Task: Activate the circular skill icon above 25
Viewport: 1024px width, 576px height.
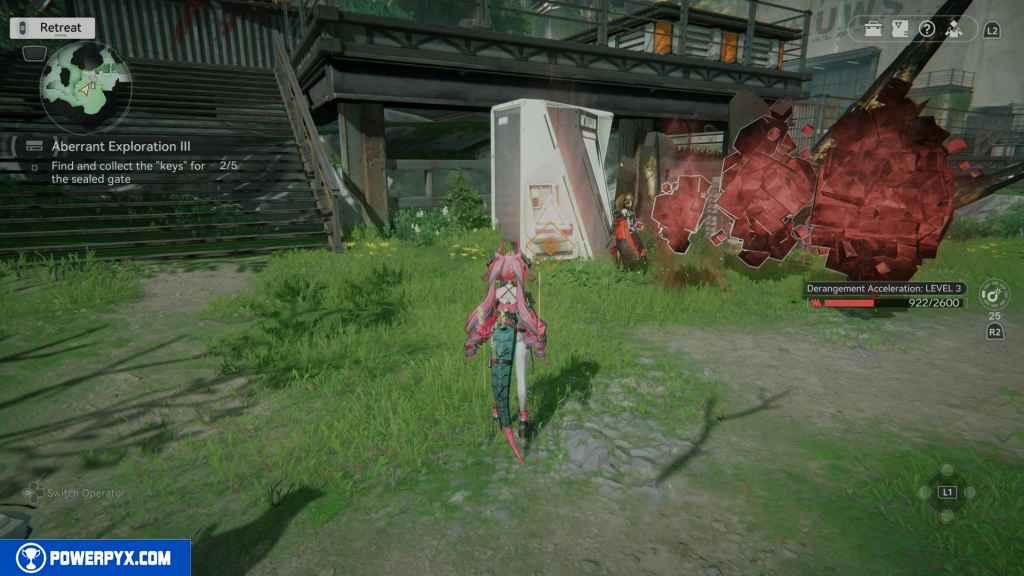Action: tap(994, 295)
